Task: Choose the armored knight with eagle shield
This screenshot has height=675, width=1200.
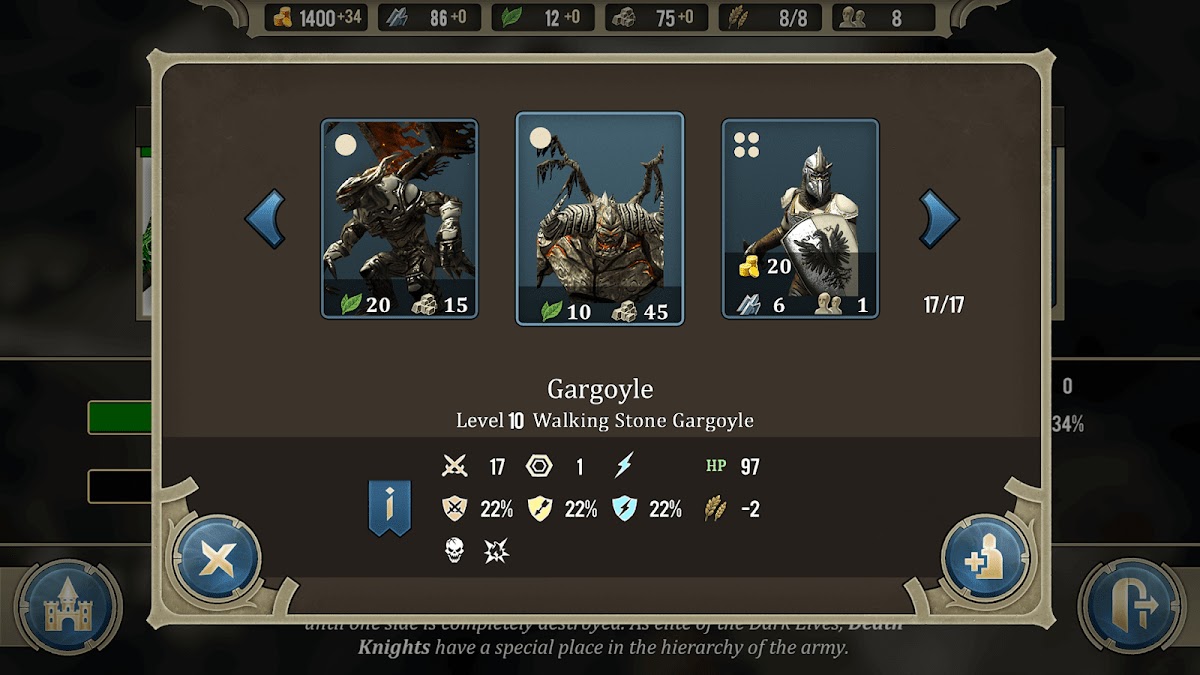Action: (x=800, y=219)
